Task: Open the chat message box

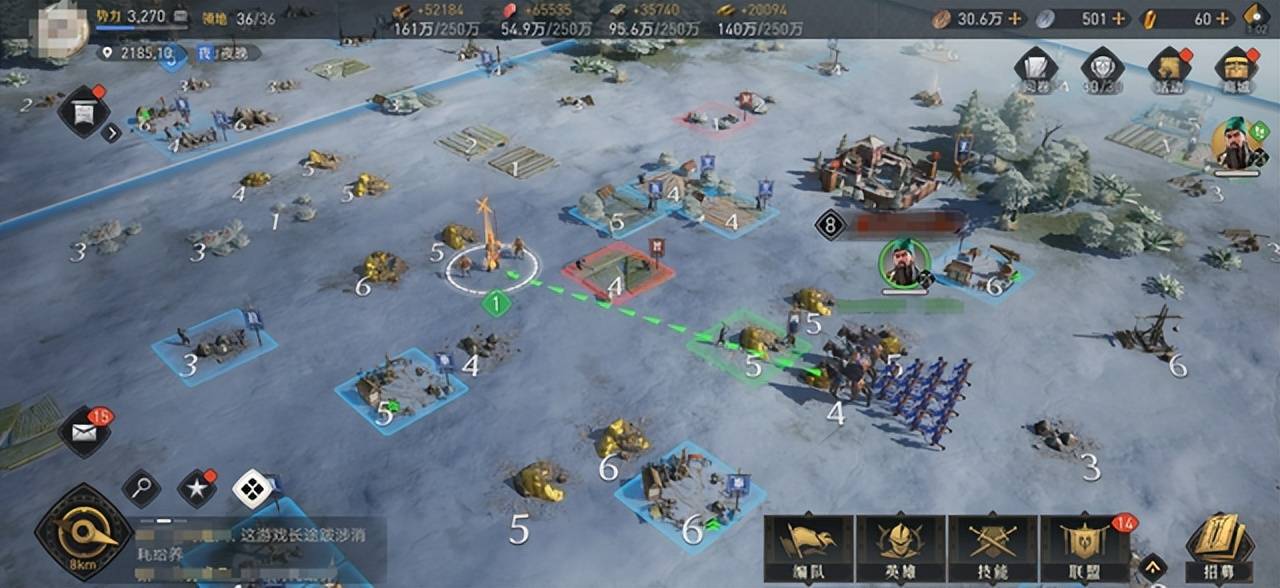Action: click(260, 551)
